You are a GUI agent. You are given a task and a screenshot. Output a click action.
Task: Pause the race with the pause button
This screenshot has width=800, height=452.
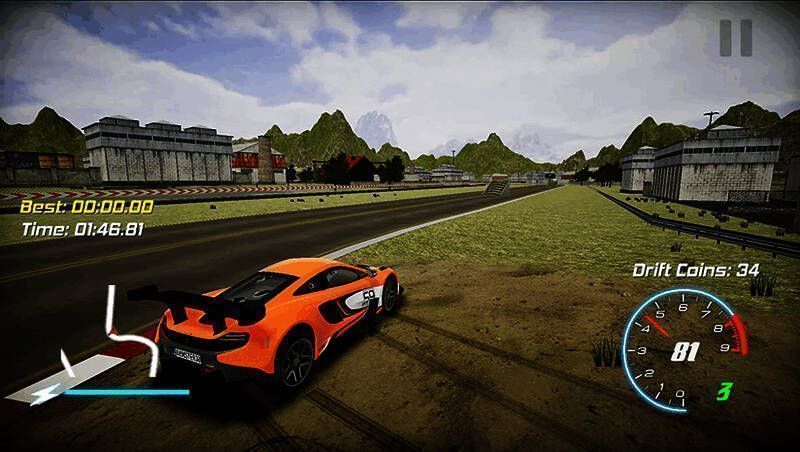[735, 38]
